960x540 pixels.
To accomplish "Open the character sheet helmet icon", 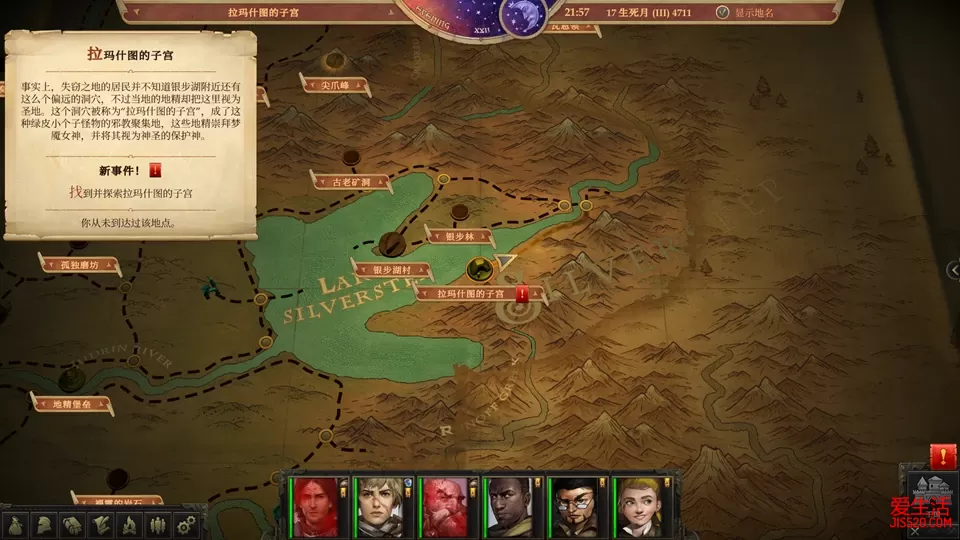I will click(45, 525).
